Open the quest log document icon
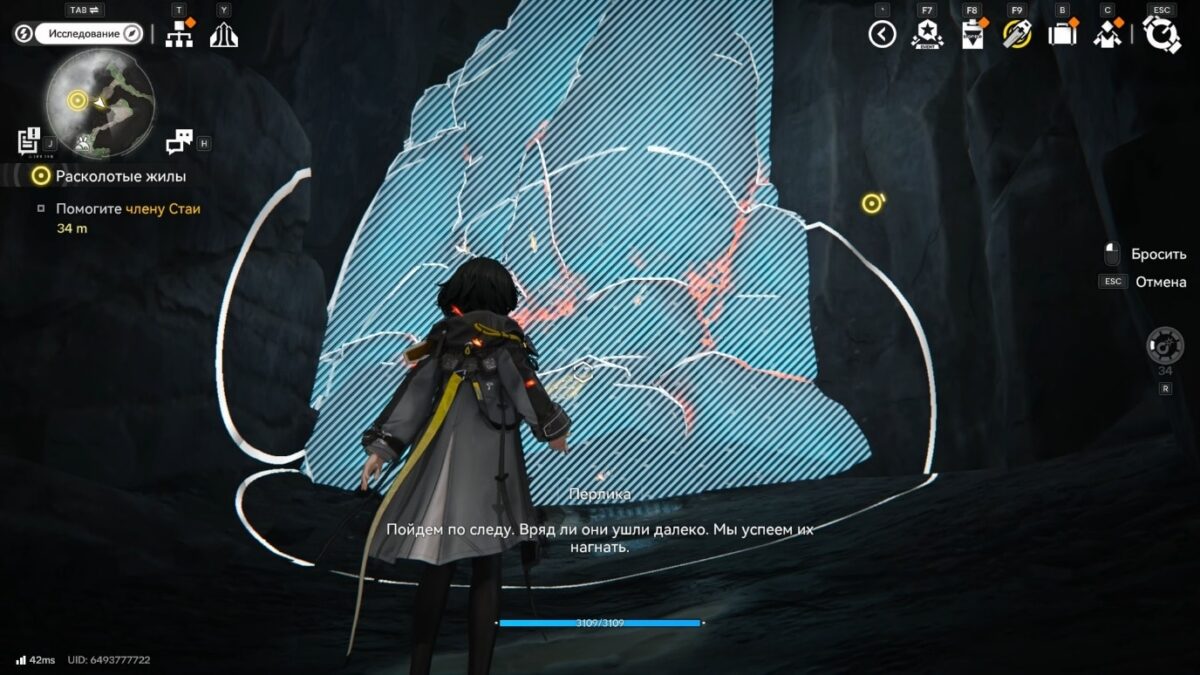Viewport: 1200px width, 675px height. (x=29, y=141)
